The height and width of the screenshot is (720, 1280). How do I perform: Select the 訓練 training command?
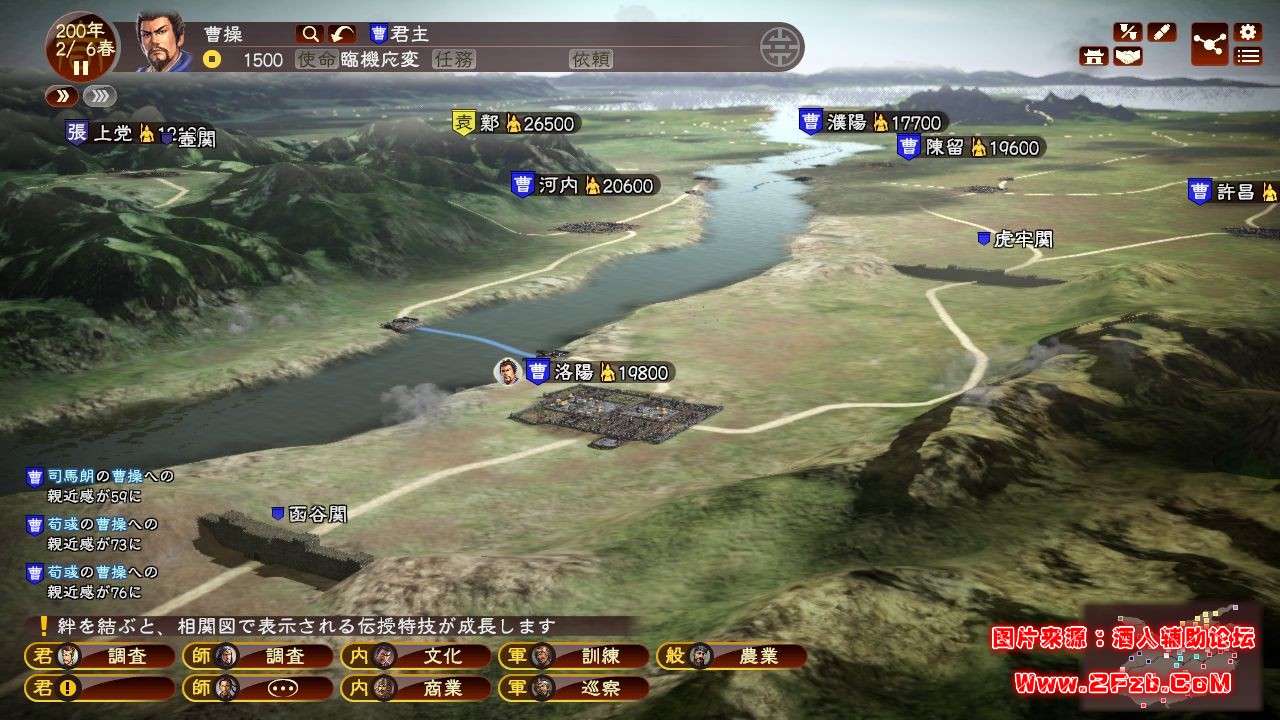(x=574, y=656)
